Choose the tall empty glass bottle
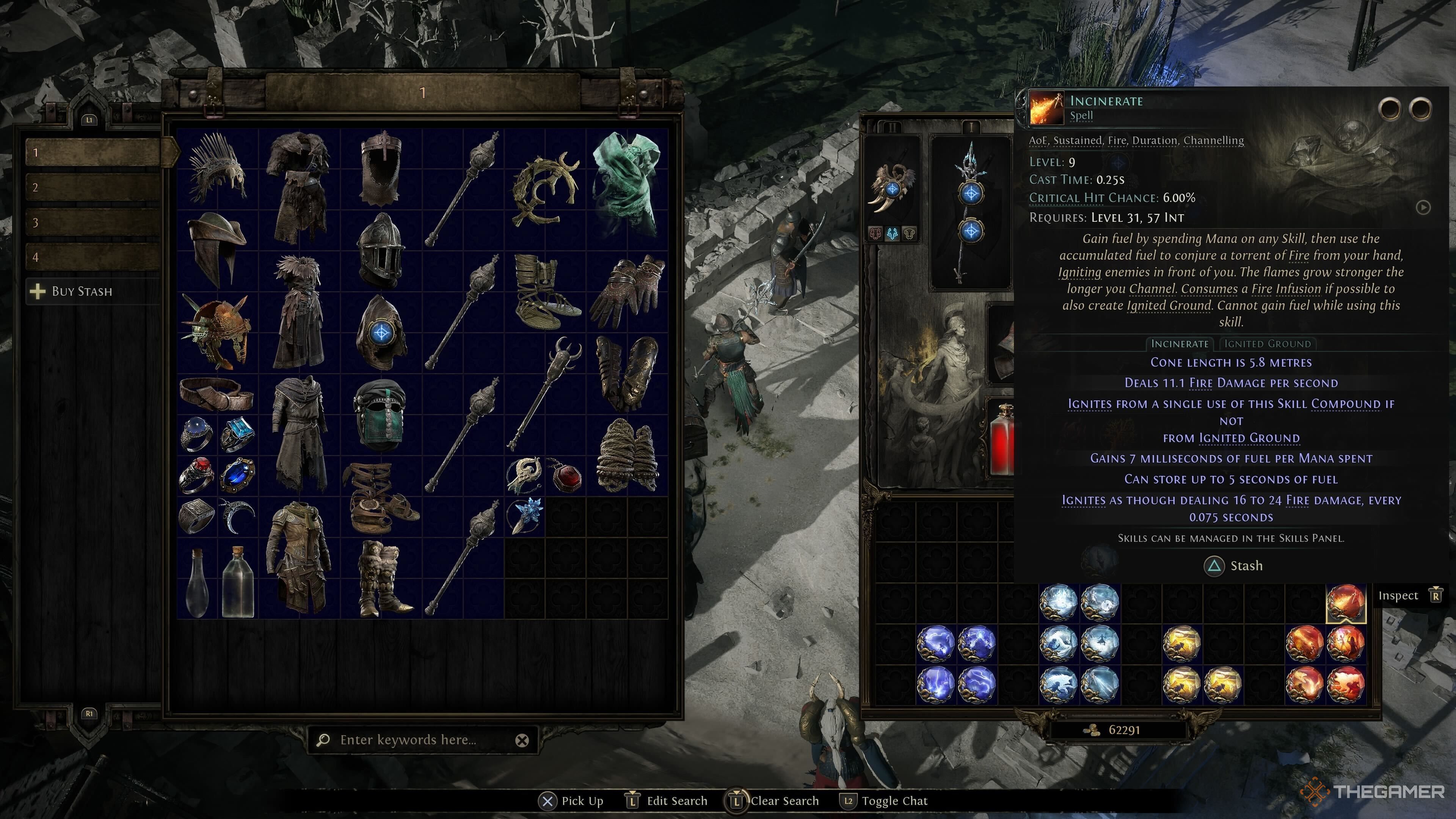Viewport: 1456px width, 819px height. point(238,582)
